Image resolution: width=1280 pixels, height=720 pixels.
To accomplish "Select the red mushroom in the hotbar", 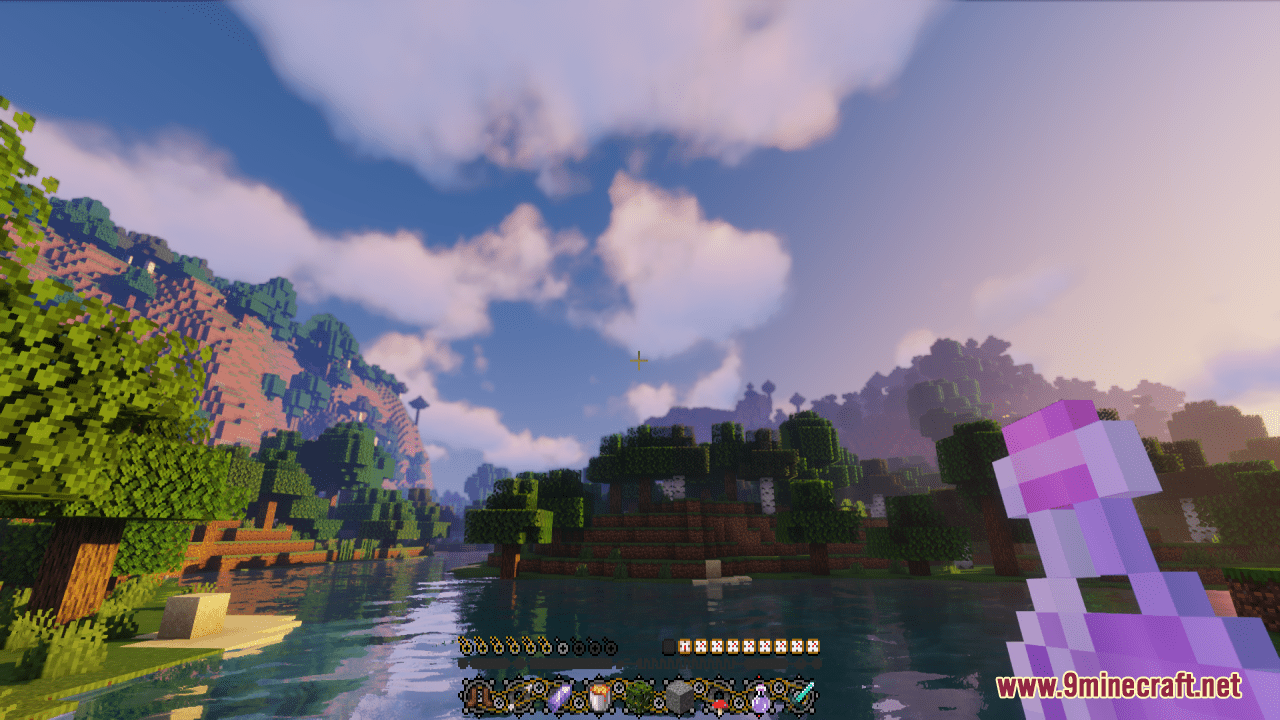I will coord(720,699).
